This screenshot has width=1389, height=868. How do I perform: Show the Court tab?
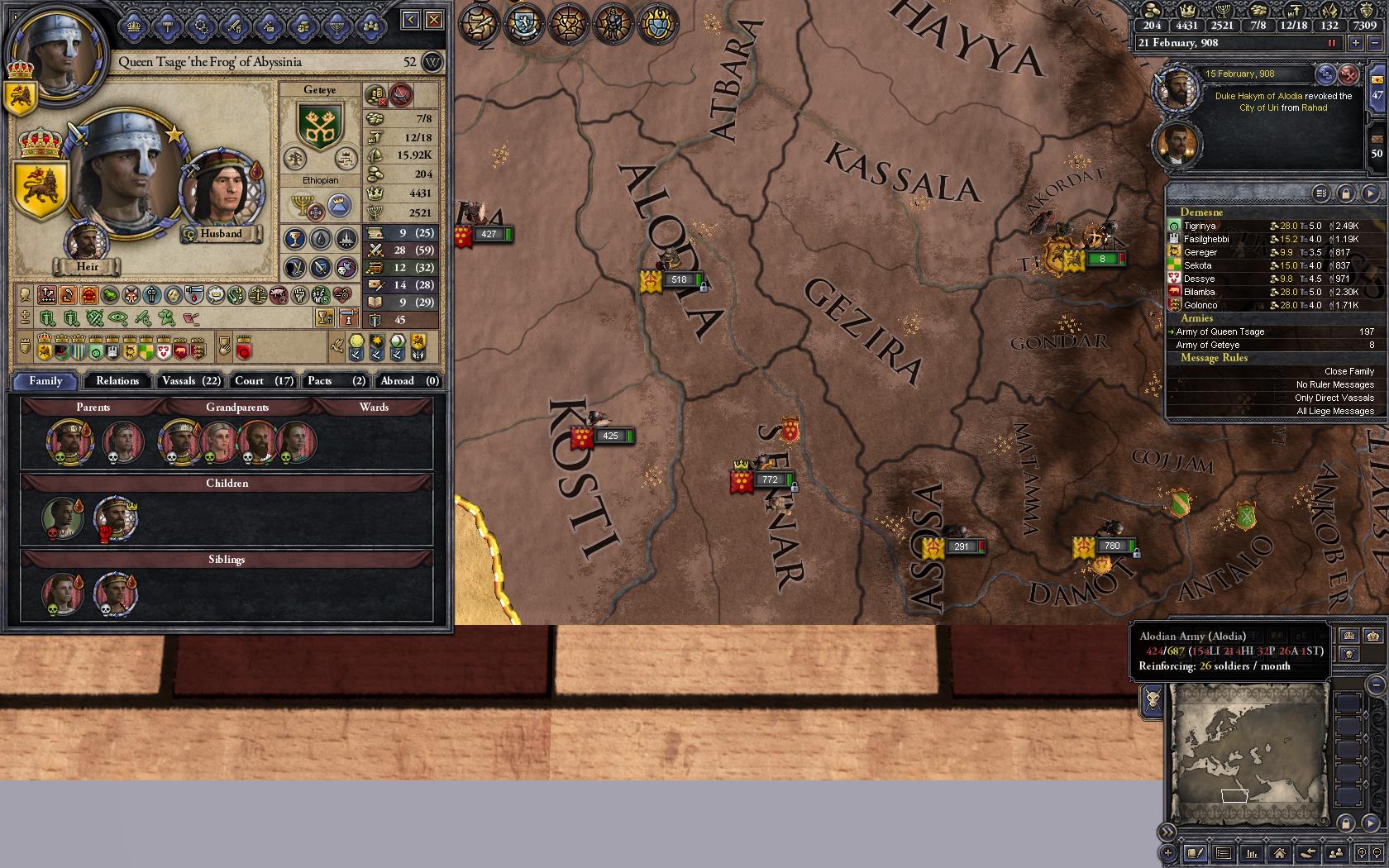click(x=263, y=381)
